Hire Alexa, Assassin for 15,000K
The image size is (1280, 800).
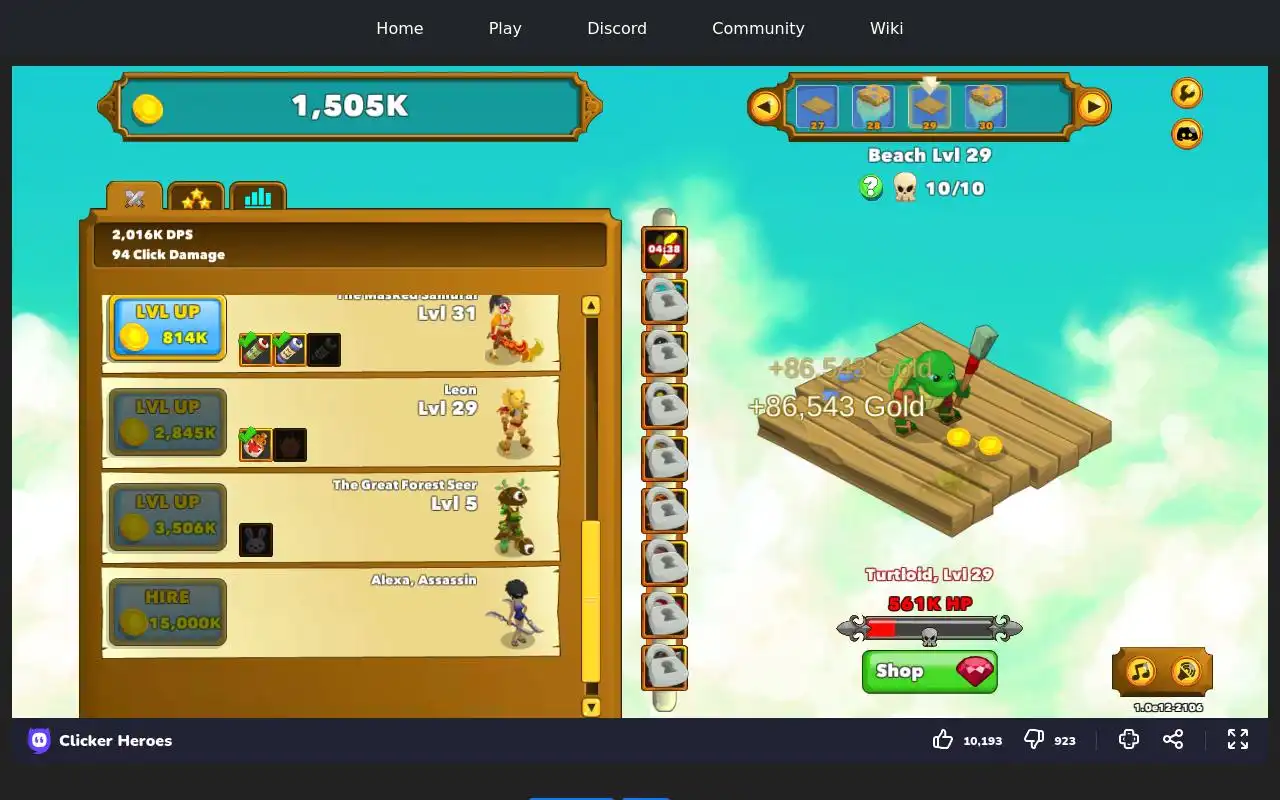[167, 612]
